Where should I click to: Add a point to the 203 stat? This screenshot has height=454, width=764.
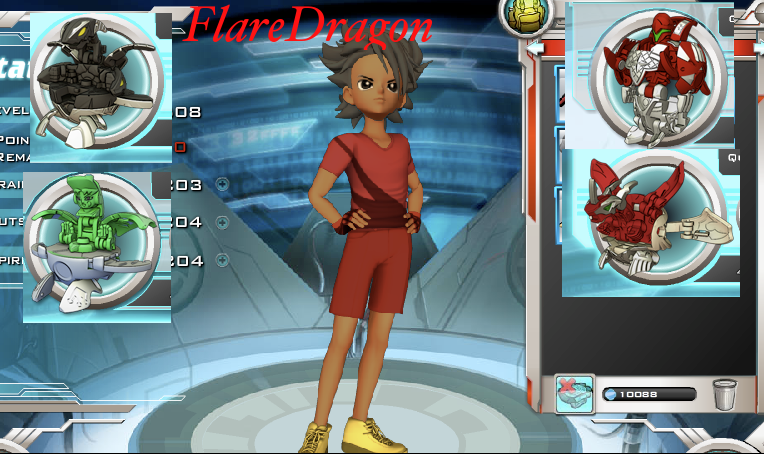pos(222,184)
